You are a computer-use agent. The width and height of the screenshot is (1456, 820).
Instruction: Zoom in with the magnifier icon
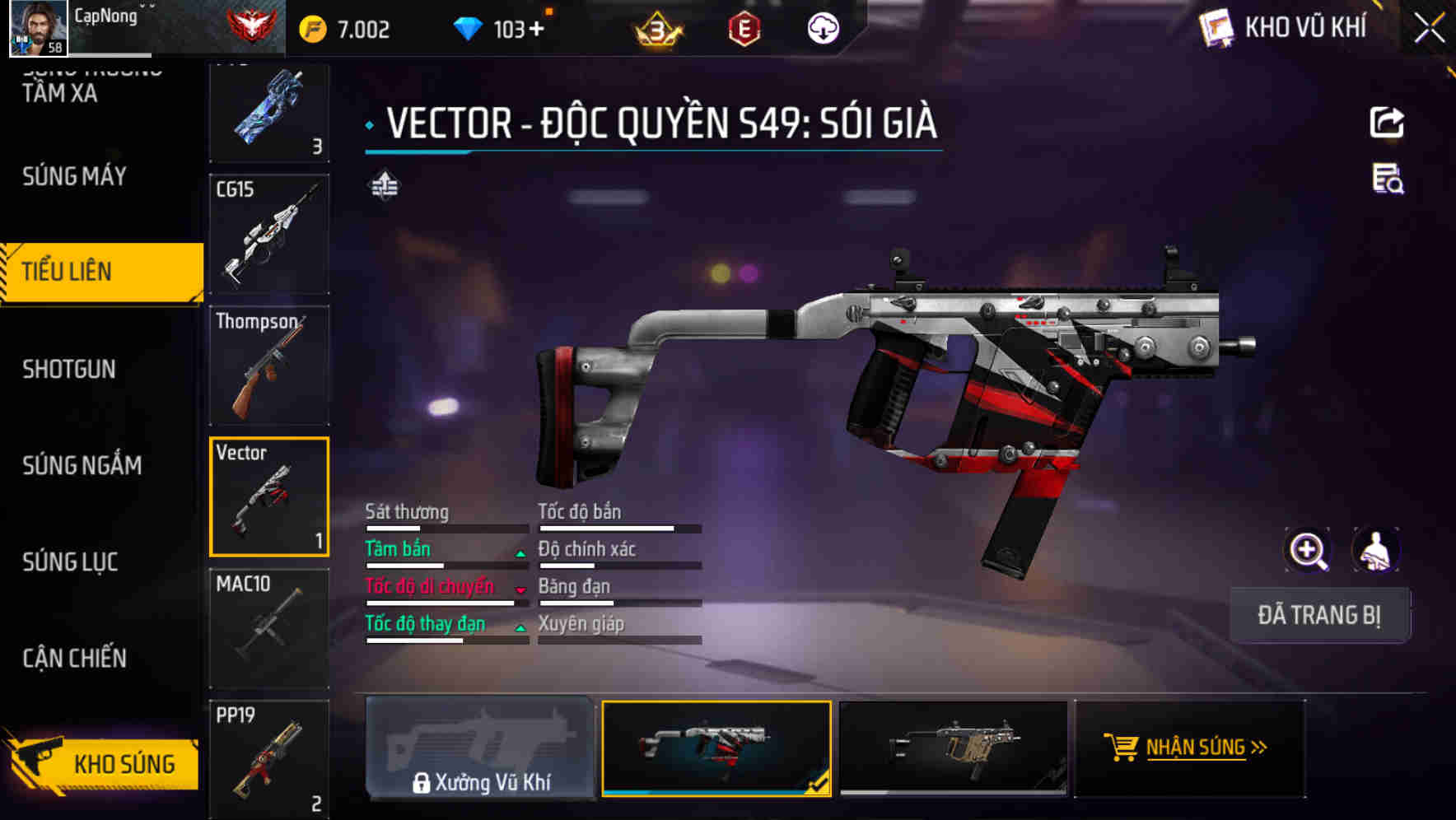tap(1307, 550)
